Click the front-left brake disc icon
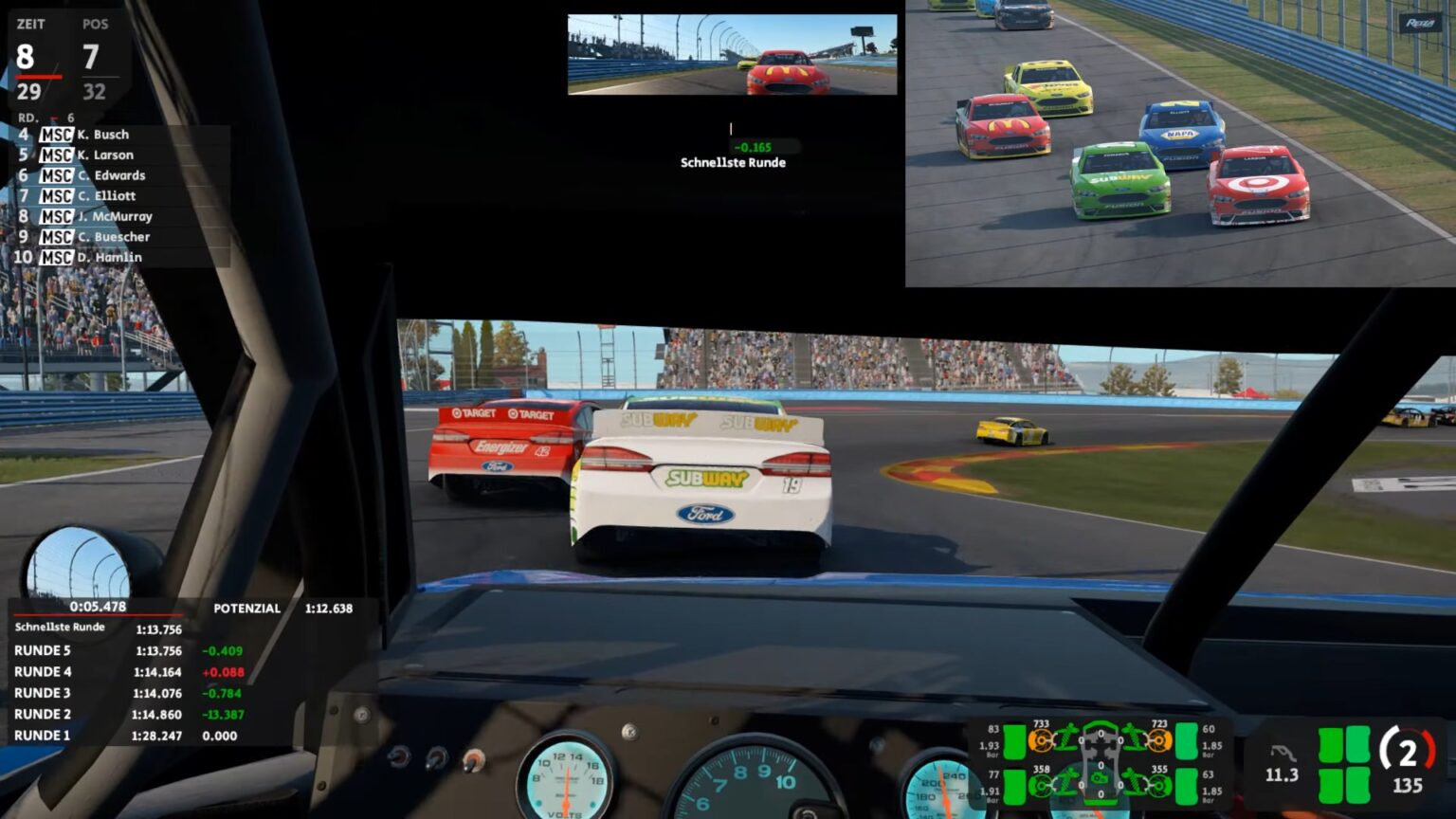Screen dimensions: 1456x819 [1042, 740]
